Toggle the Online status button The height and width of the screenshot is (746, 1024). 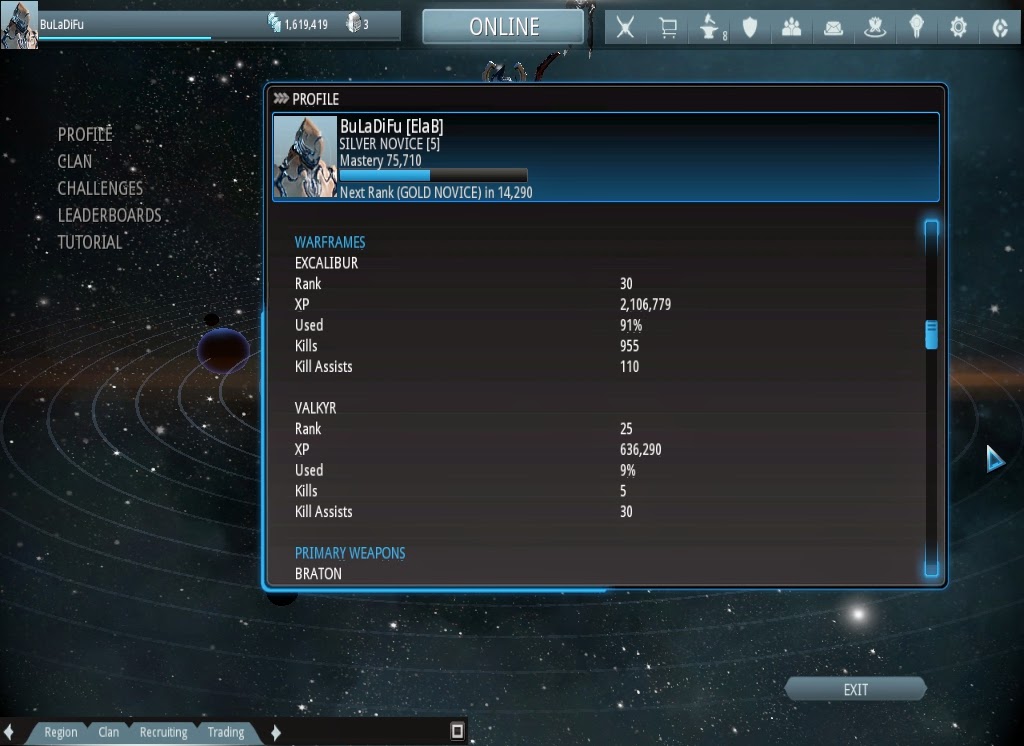pyautogui.click(x=503, y=27)
